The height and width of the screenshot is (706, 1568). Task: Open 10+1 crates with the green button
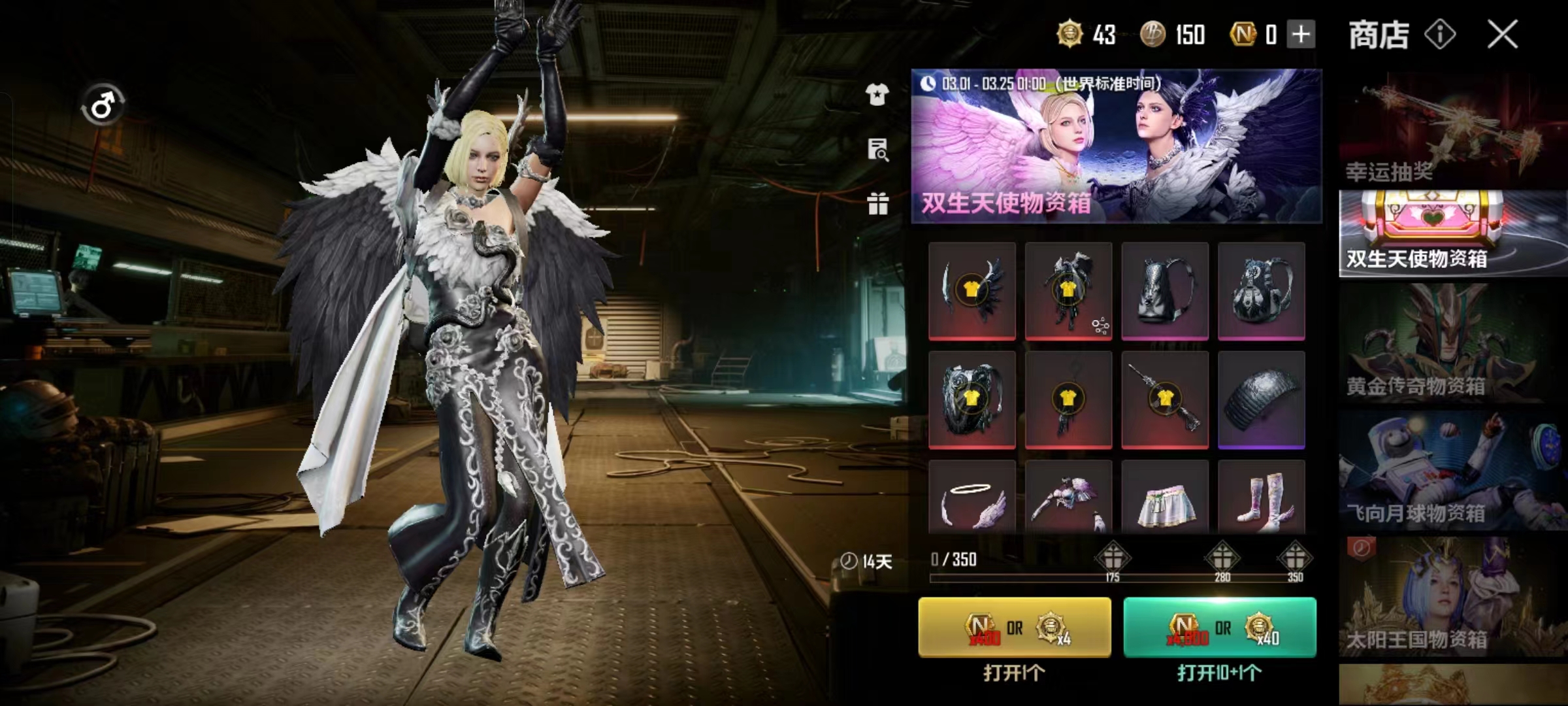(x=1219, y=627)
